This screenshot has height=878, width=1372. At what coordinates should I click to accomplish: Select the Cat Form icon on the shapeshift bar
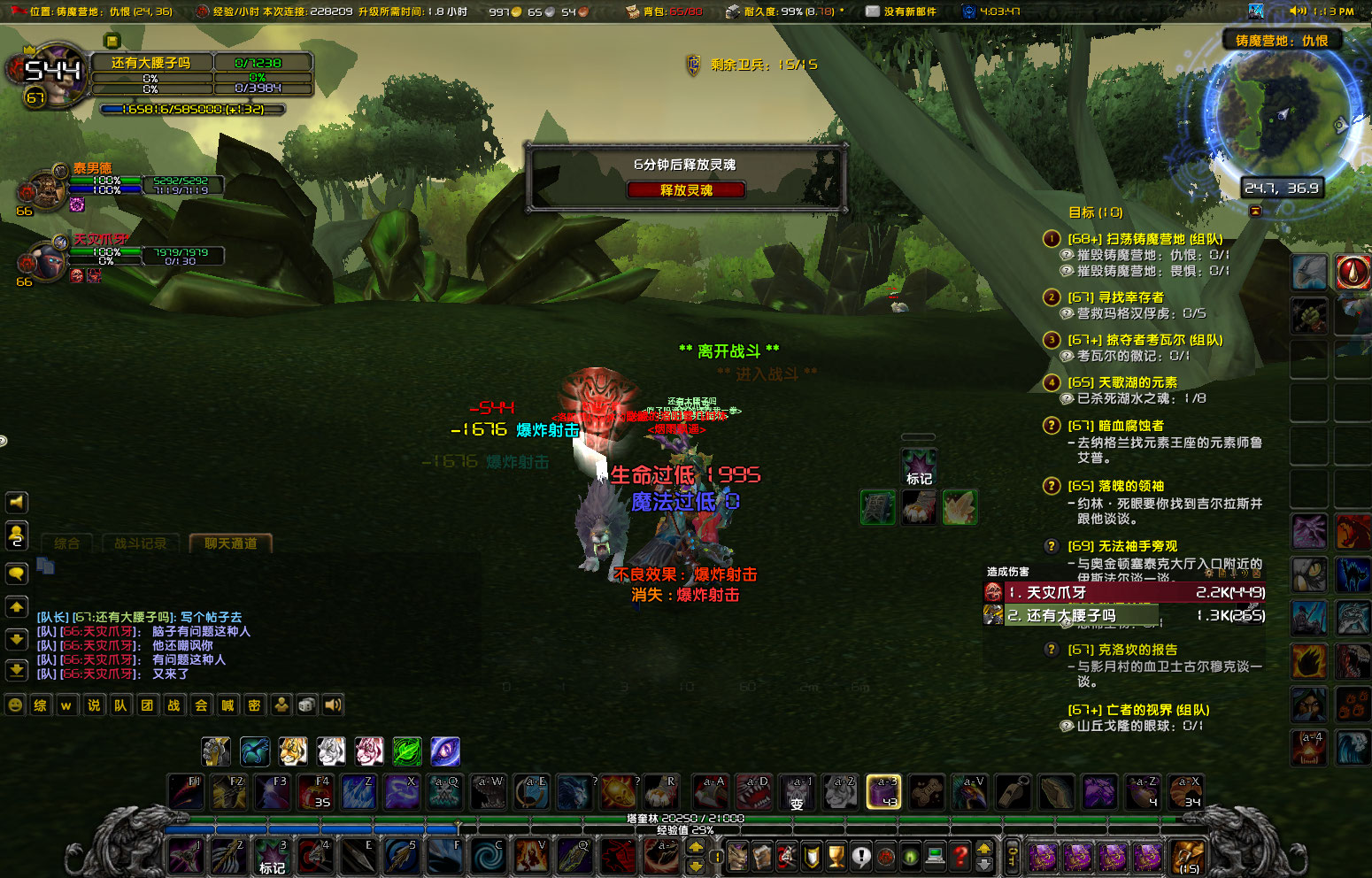[x=293, y=751]
